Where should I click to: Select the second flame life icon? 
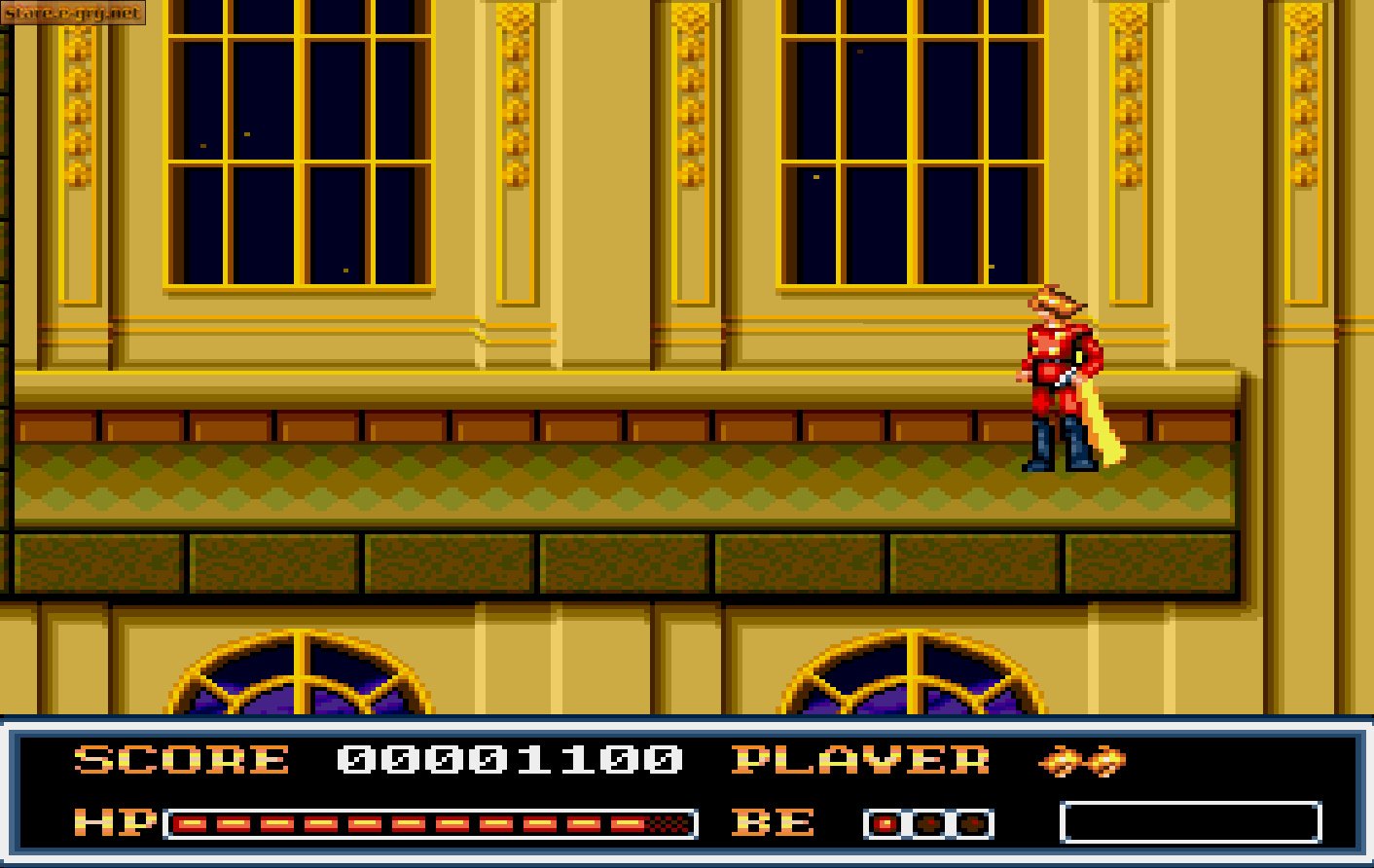click(1104, 762)
